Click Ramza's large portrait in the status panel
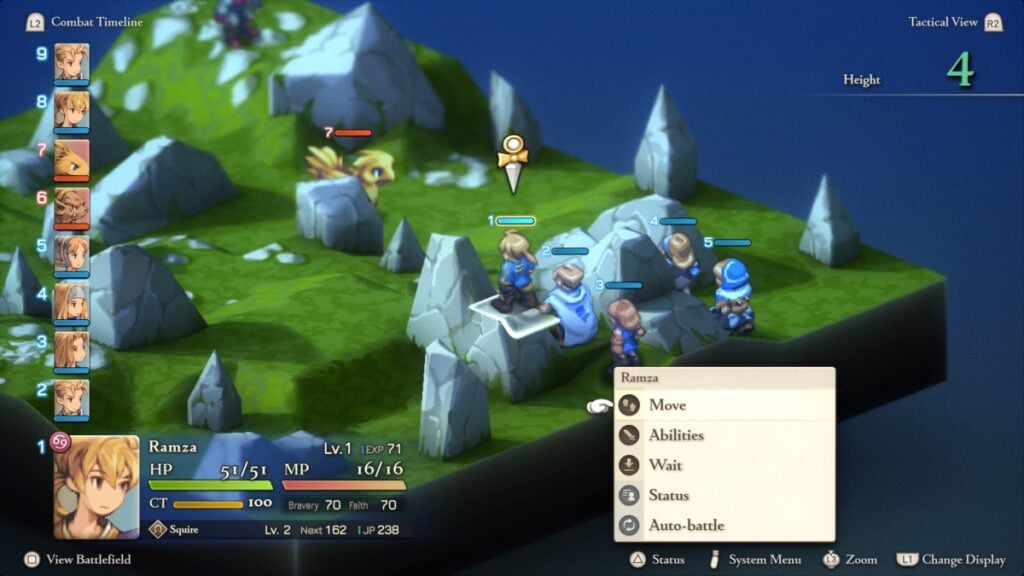 coord(96,486)
